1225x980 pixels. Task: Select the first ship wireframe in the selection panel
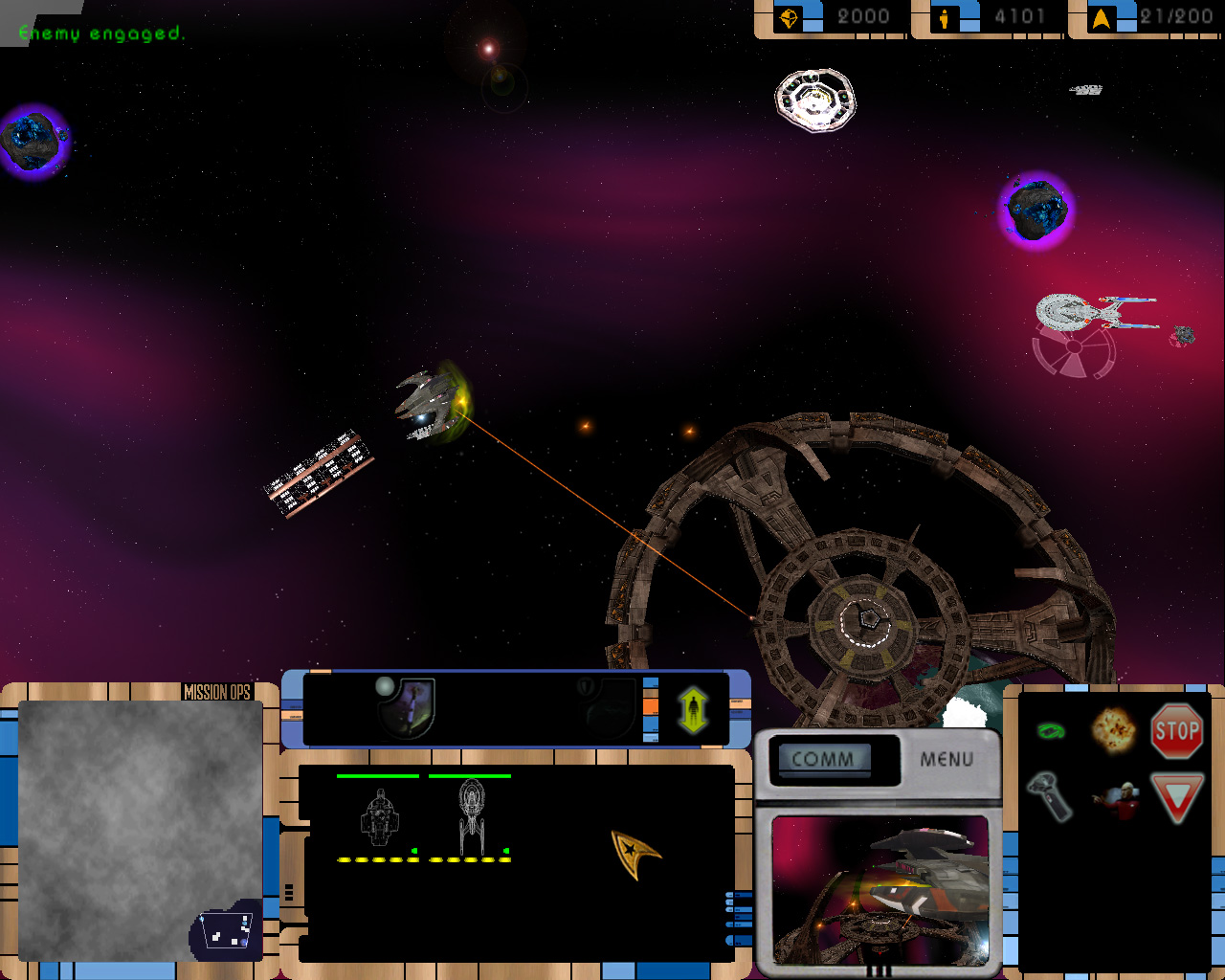coord(379,818)
